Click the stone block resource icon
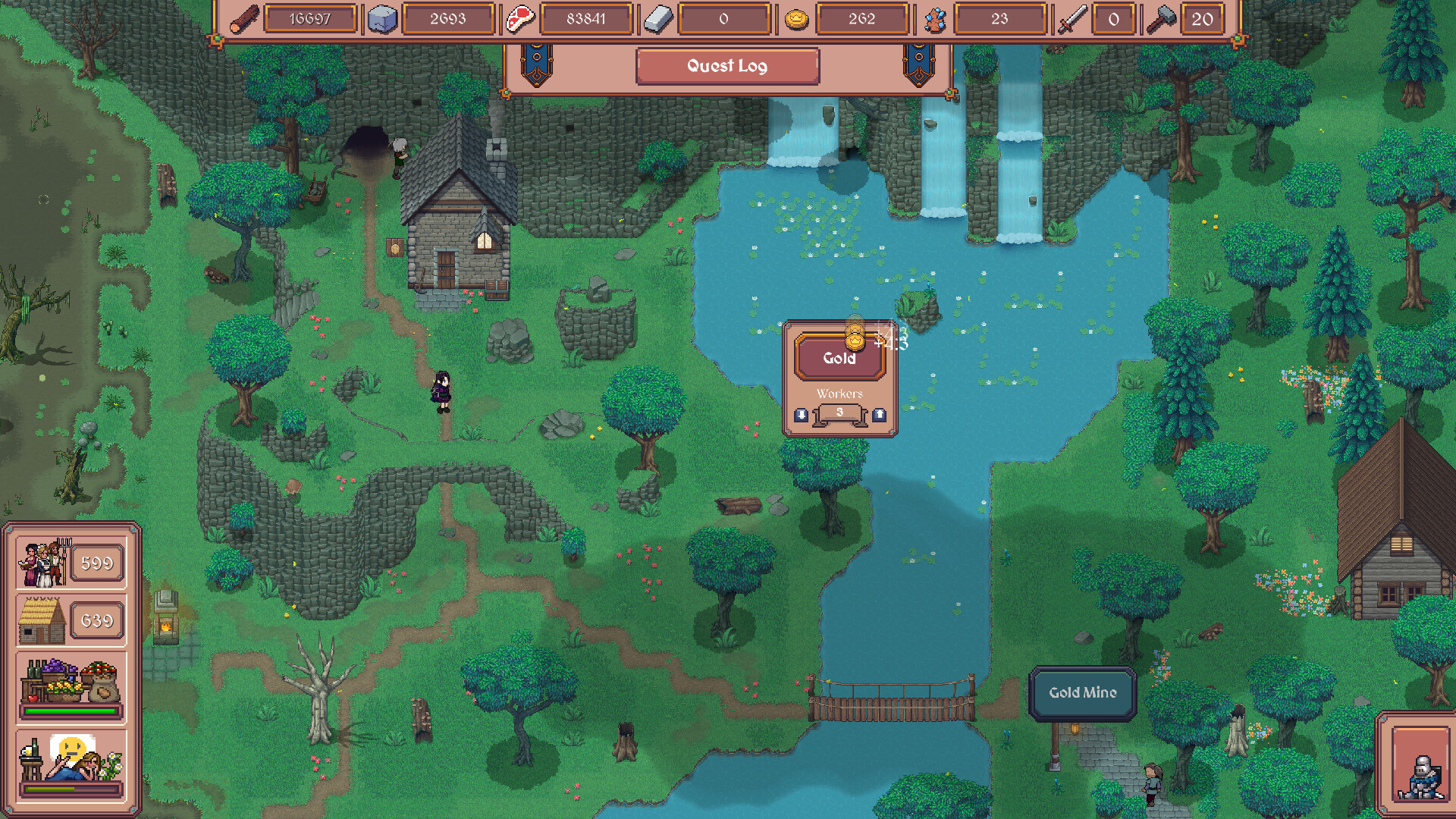This screenshot has width=1456, height=819. click(x=382, y=20)
